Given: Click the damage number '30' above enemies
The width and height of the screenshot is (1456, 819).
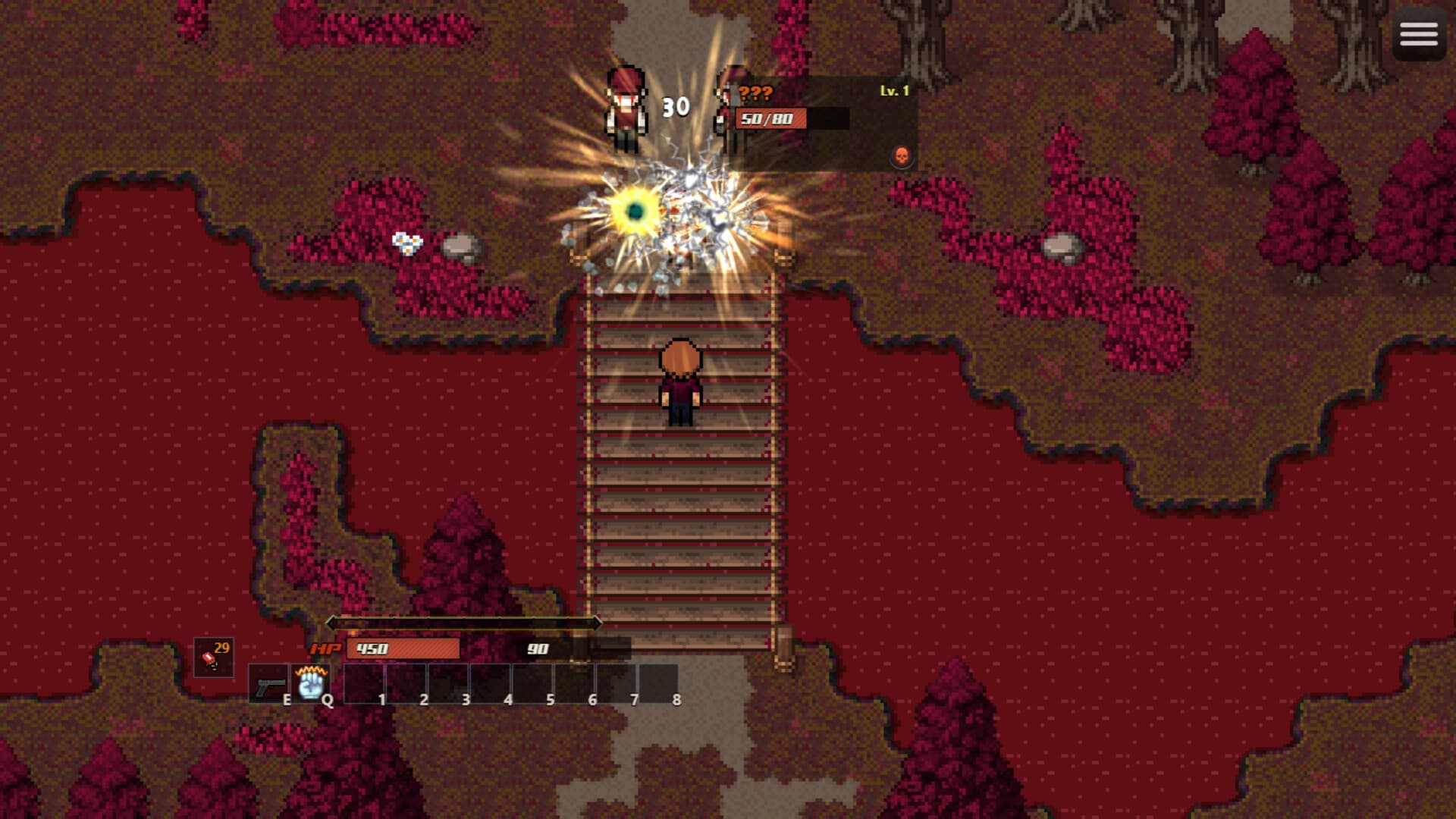Looking at the screenshot, I should (673, 107).
